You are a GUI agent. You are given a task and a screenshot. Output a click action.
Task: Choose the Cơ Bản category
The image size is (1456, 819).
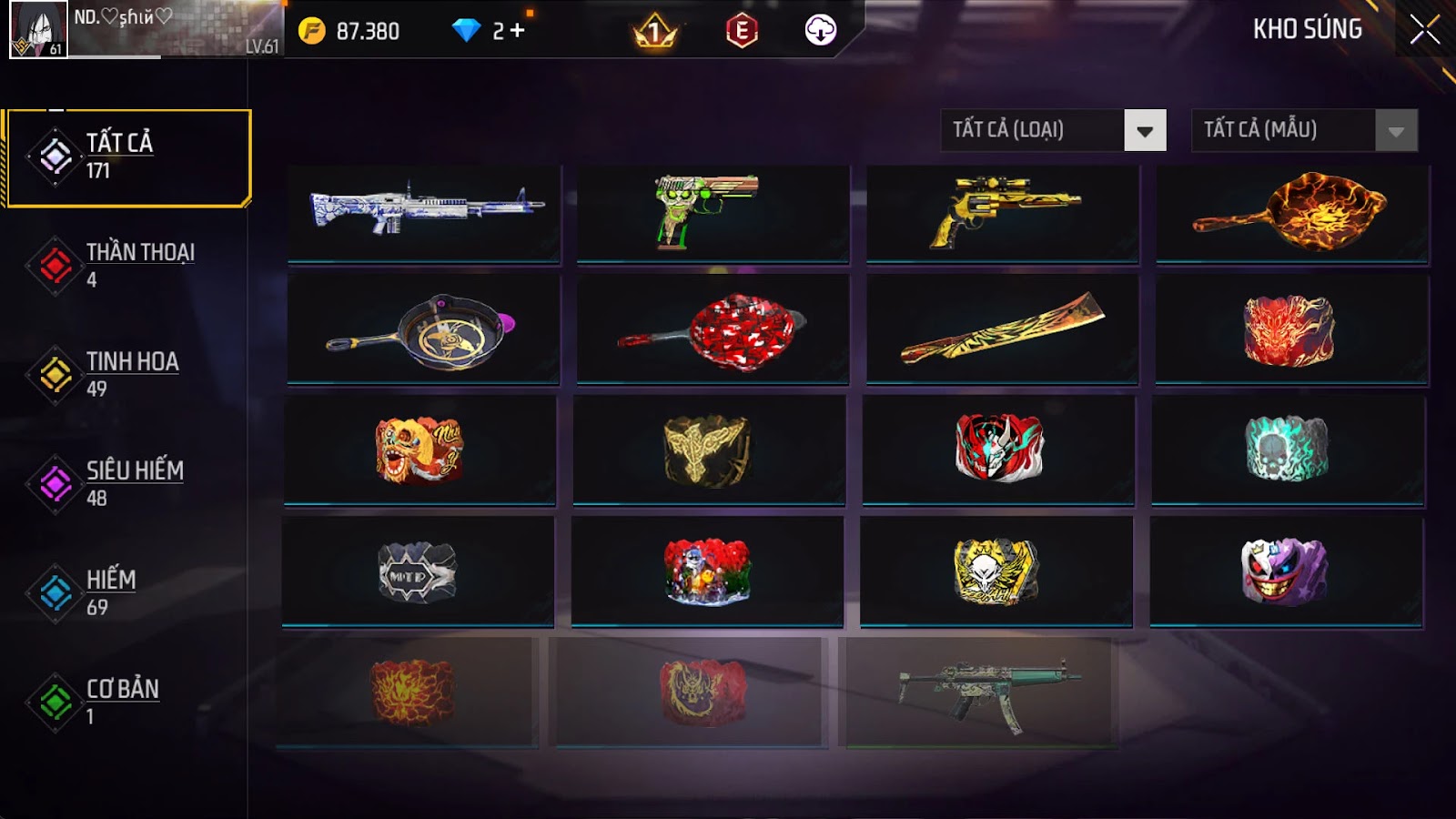coord(127,702)
